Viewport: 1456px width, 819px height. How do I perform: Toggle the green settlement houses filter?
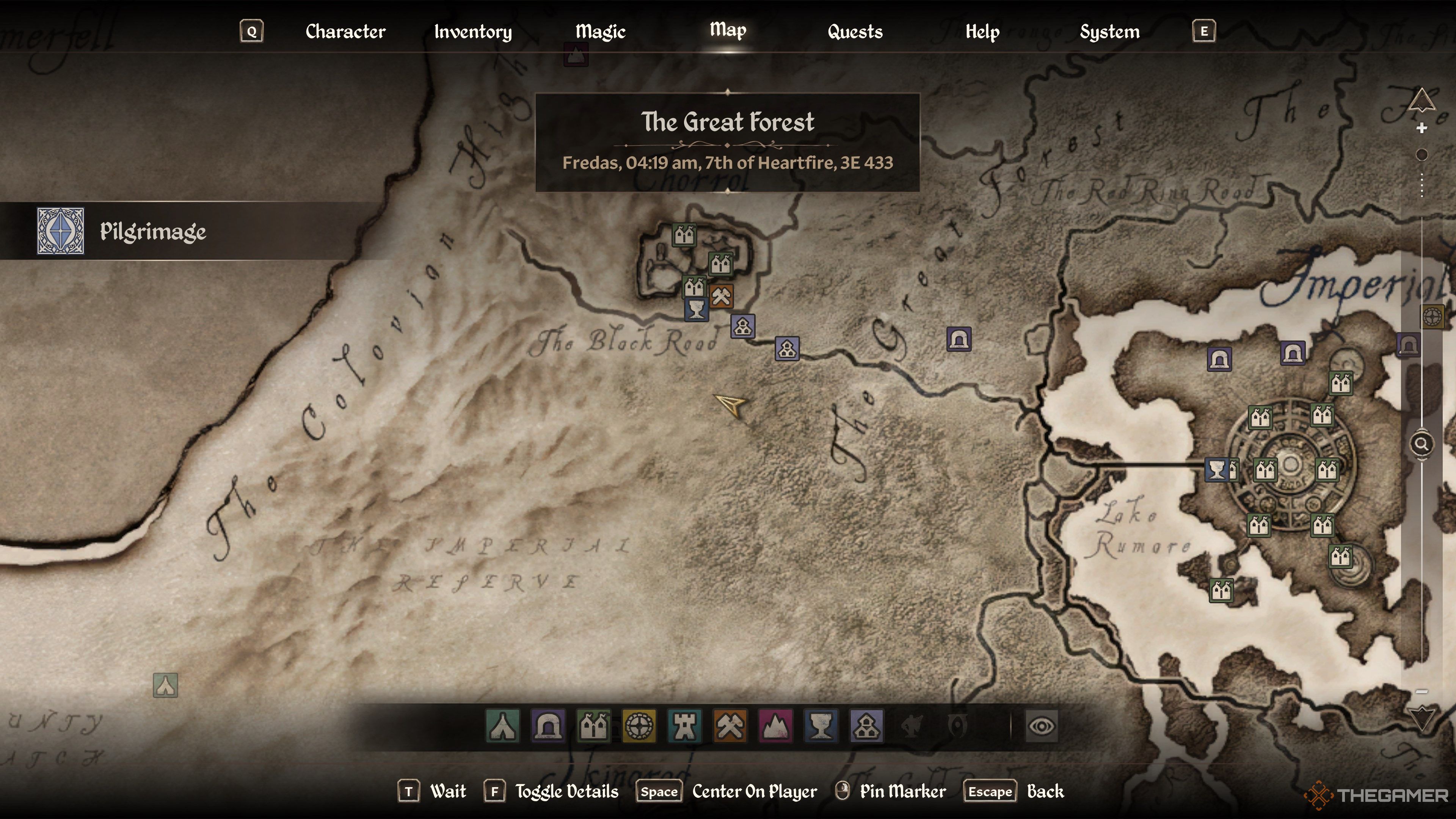(593, 726)
